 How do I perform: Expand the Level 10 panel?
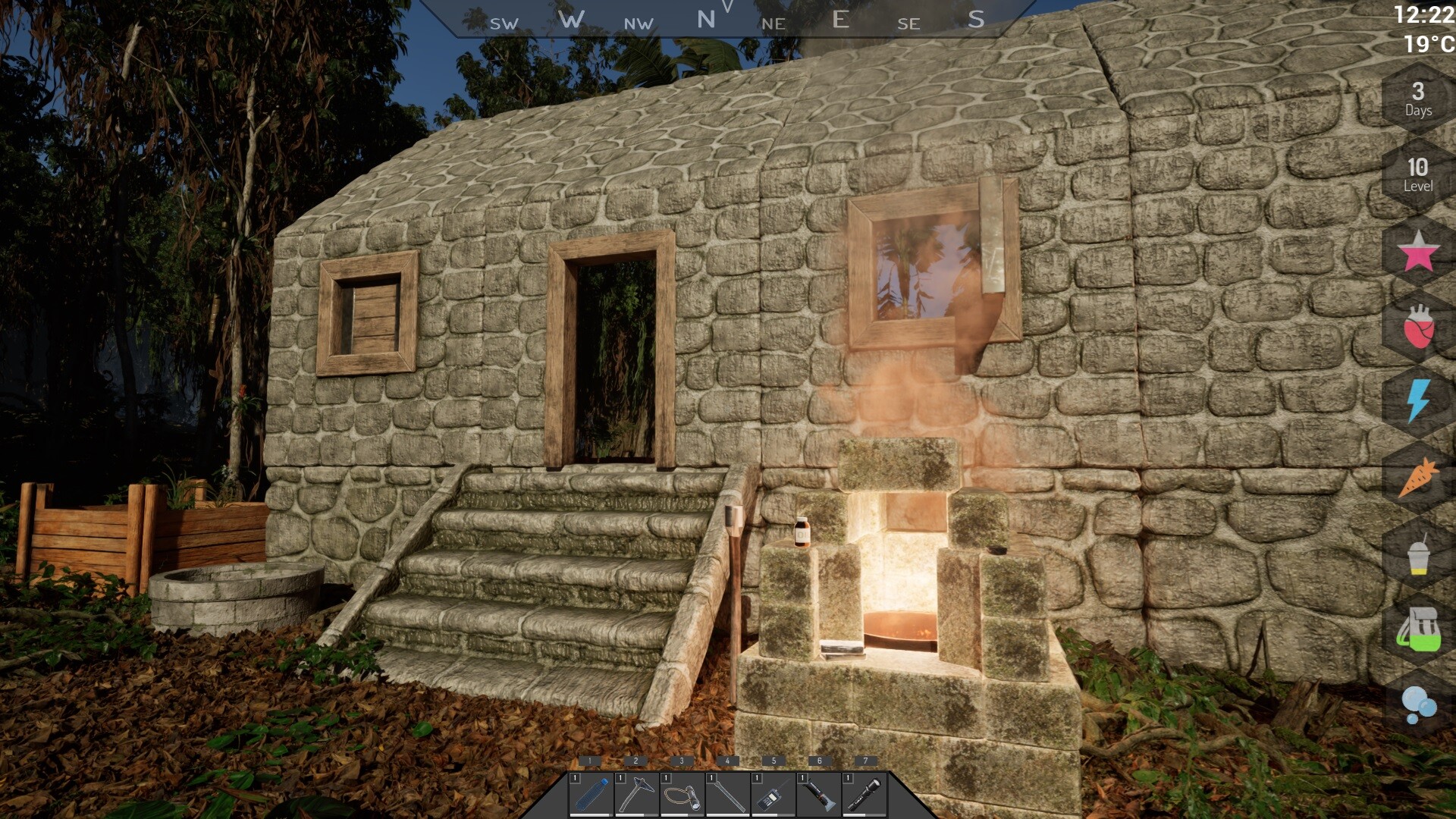(1420, 174)
